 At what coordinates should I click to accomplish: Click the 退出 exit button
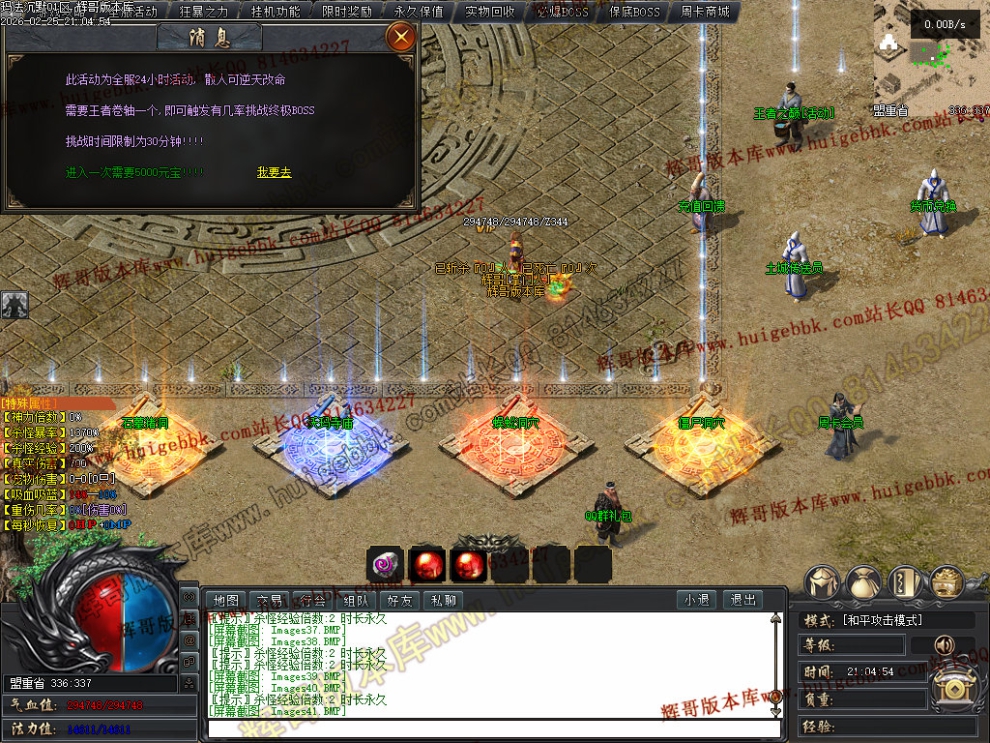pos(742,601)
